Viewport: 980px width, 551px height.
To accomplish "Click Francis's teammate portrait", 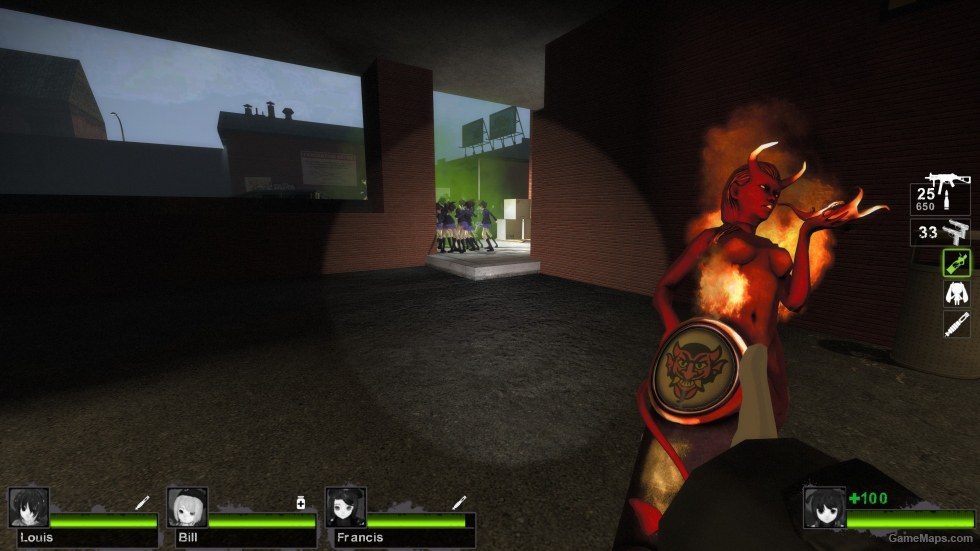I will [345, 507].
